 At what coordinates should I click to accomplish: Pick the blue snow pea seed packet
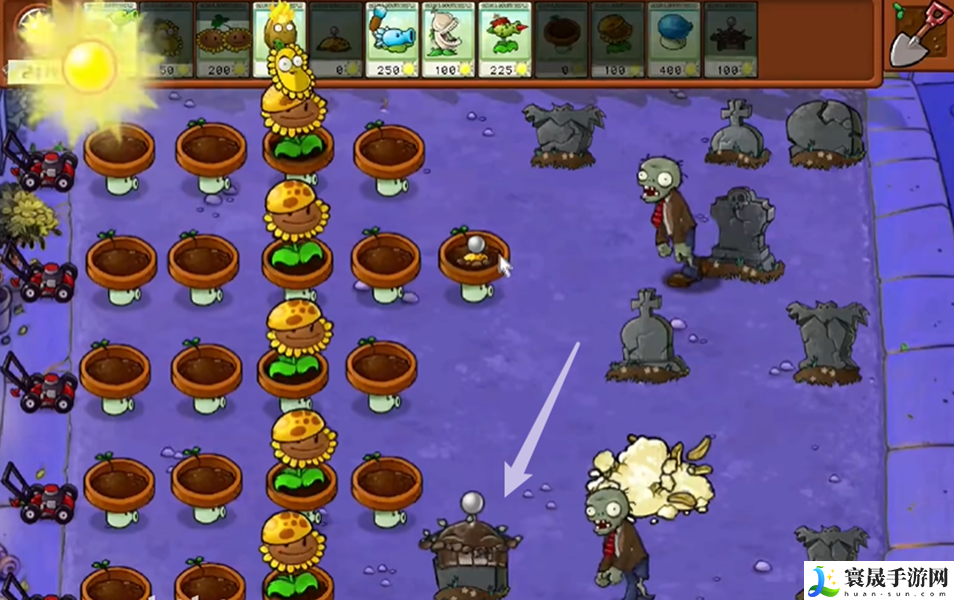tap(391, 40)
